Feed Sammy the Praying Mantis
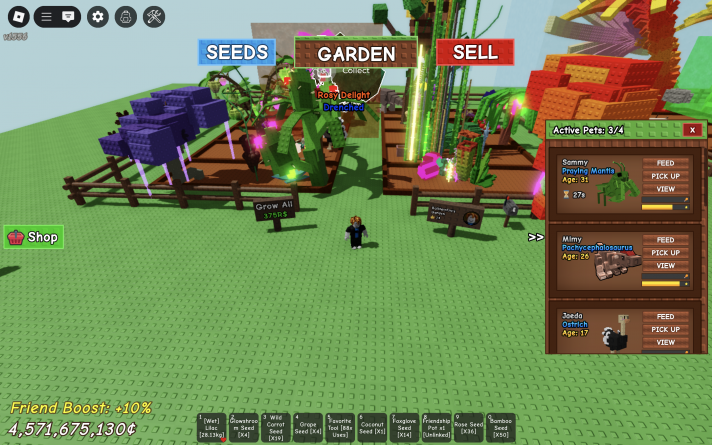The height and width of the screenshot is (445, 712). [x=665, y=163]
